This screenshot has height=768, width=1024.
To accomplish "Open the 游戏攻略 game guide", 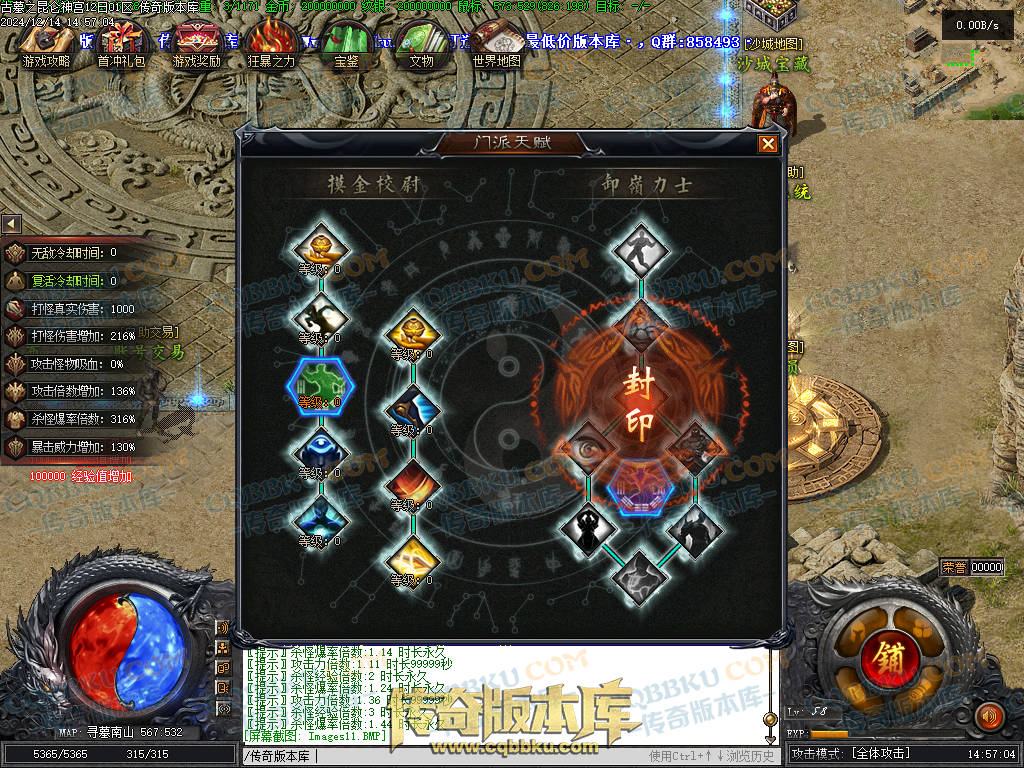I will click(45, 40).
